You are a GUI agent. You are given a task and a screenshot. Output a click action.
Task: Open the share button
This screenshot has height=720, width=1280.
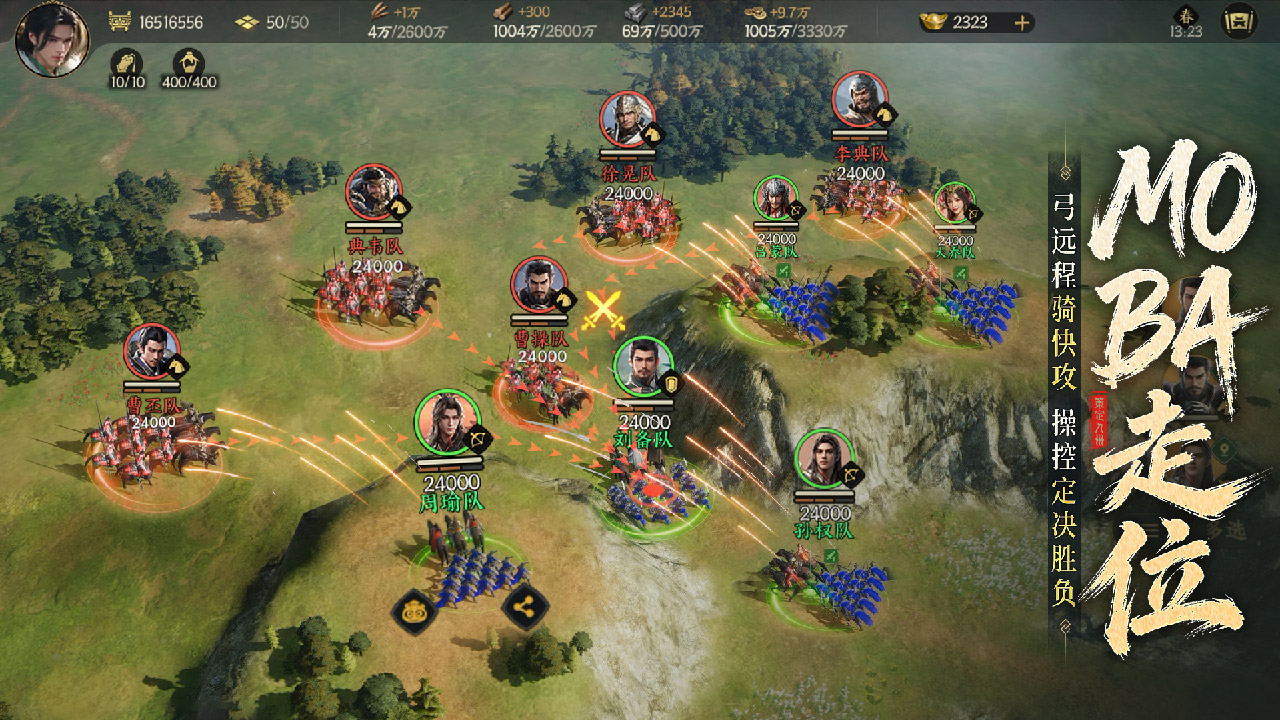point(524,605)
